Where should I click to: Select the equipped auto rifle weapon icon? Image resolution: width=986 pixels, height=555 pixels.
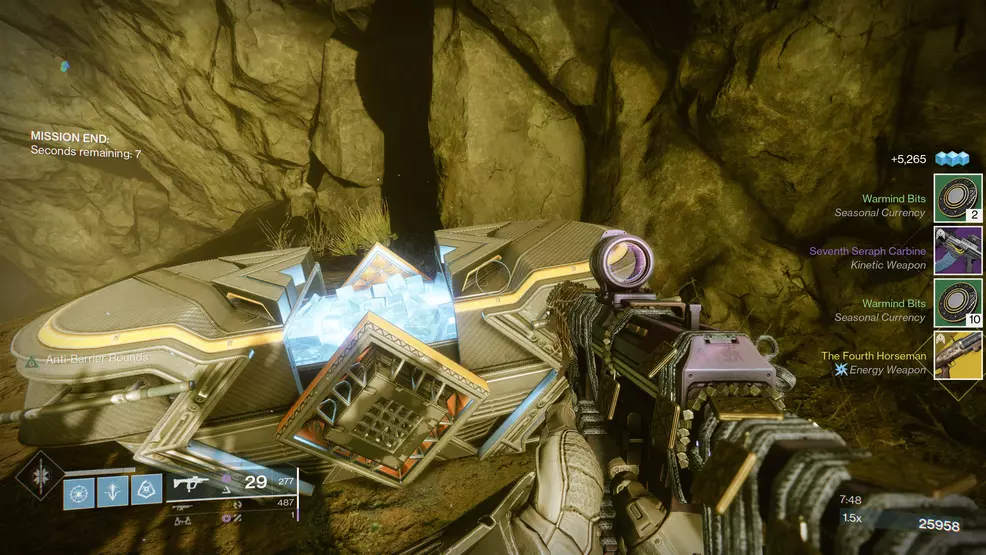point(192,483)
